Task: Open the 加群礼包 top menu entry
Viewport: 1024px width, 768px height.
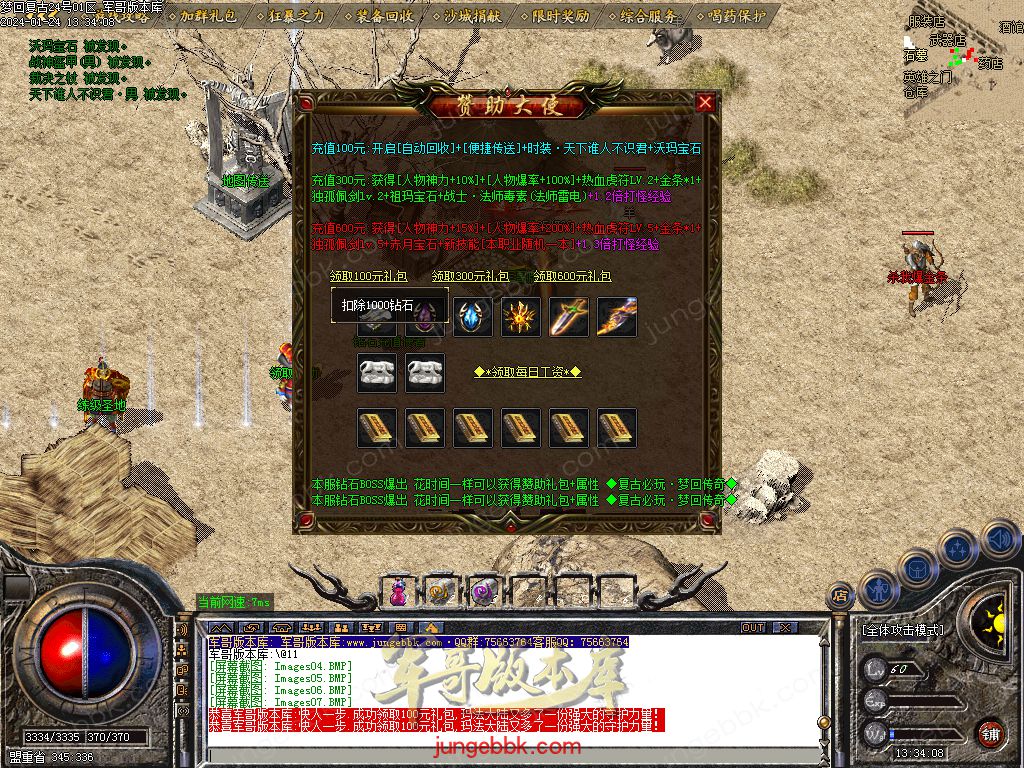Action: coord(208,16)
